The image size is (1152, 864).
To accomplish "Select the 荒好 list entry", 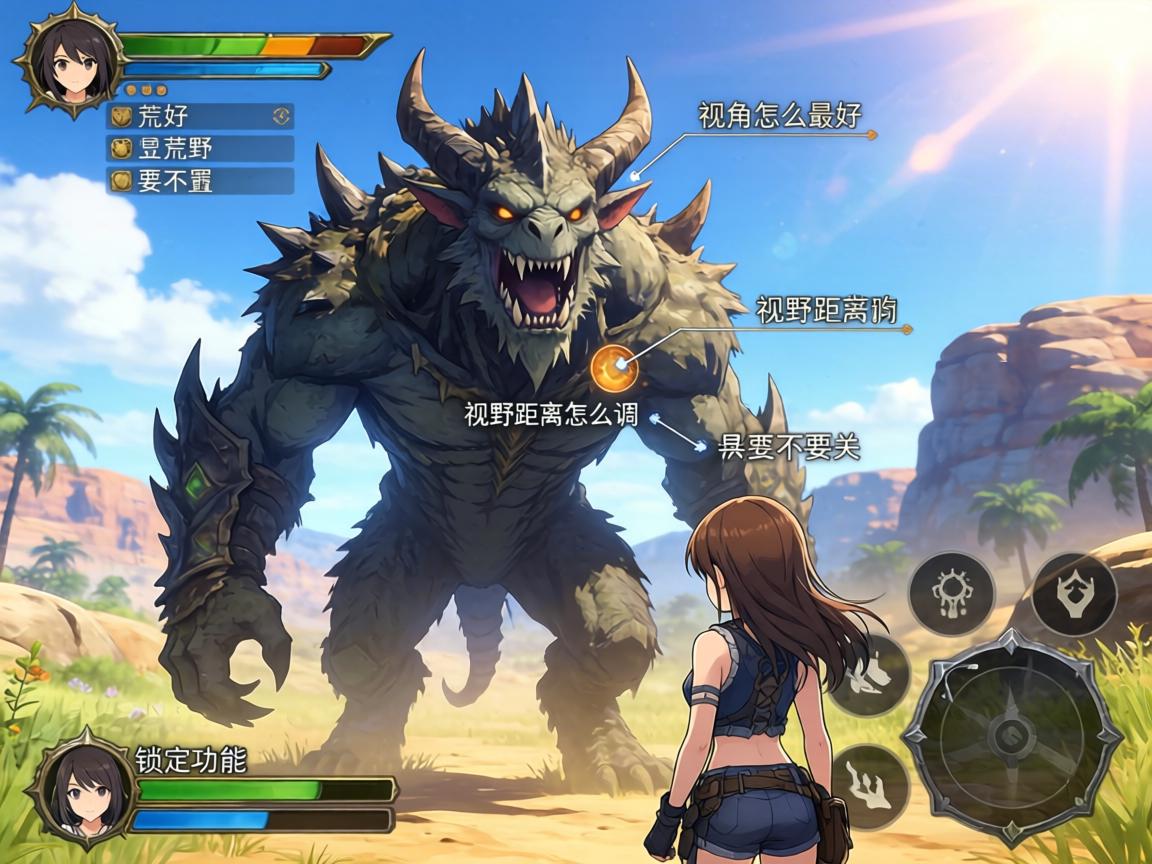I will (x=200, y=117).
